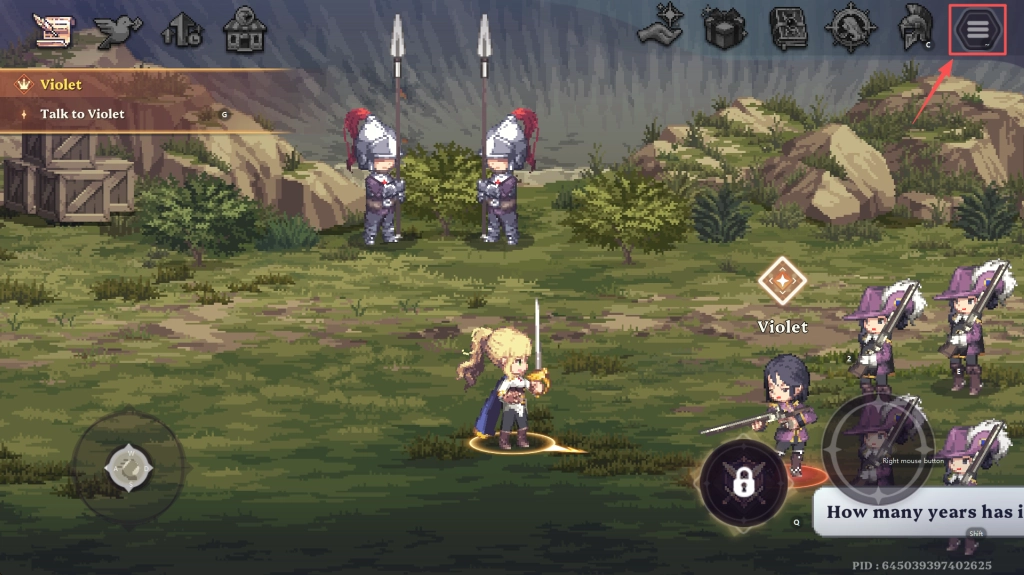Open the mail bird icon
Viewport: 1024px width, 575px height.
pos(116,31)
